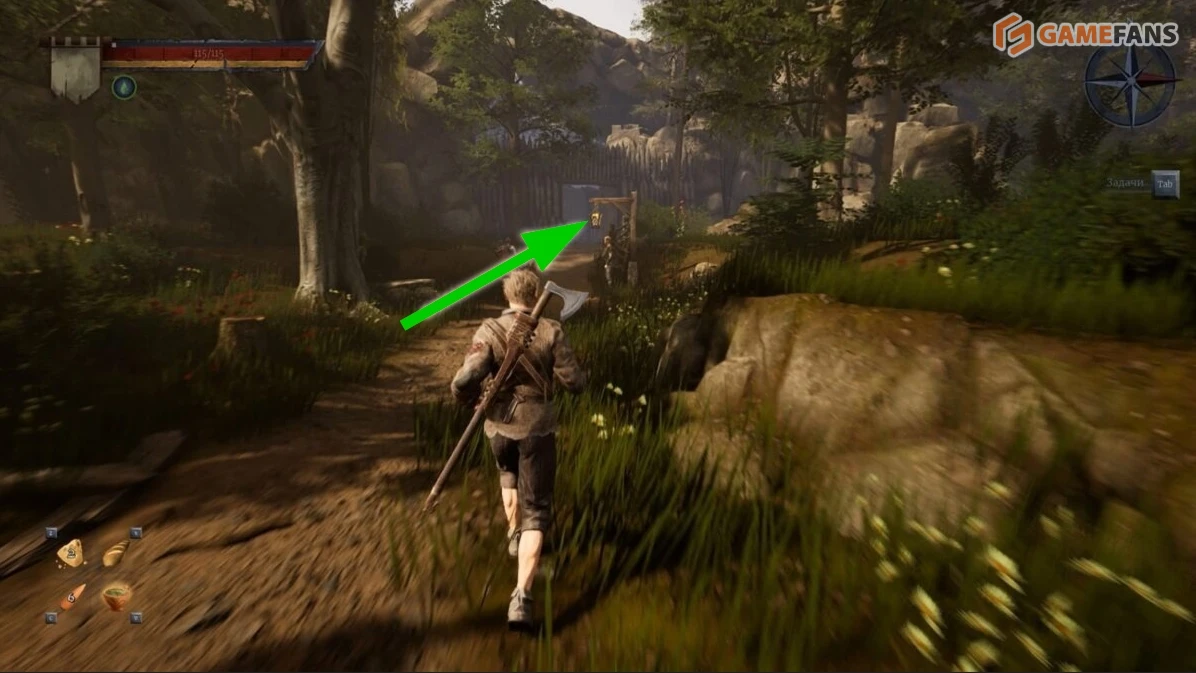
Task: Use the bread loaf quick slot
Action: tap(115, 552)
